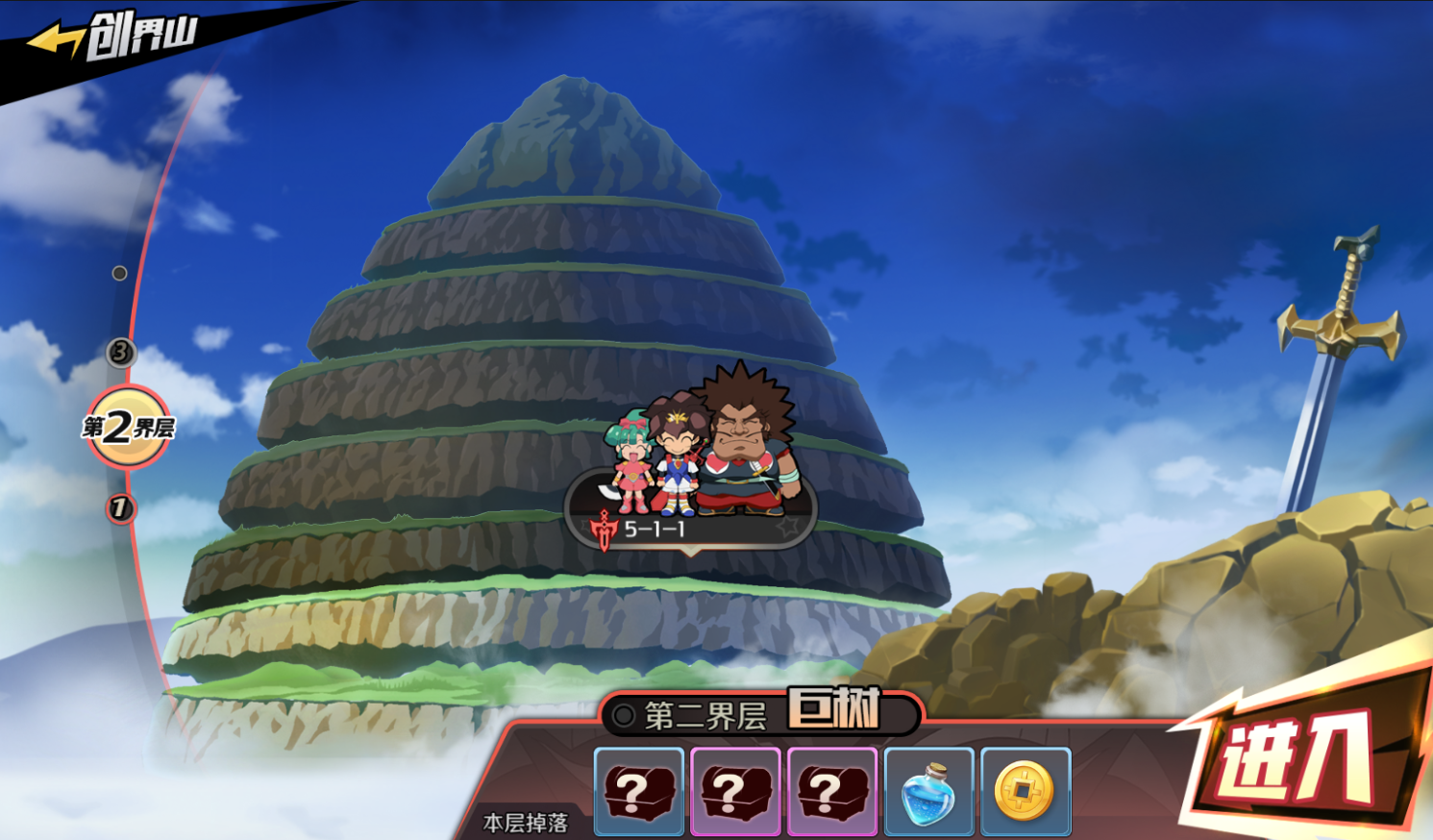Select the highlighted 第2界层 layer
Image resolution: width=1433 pixels, height=840 pixels.
tap(128, 427)
